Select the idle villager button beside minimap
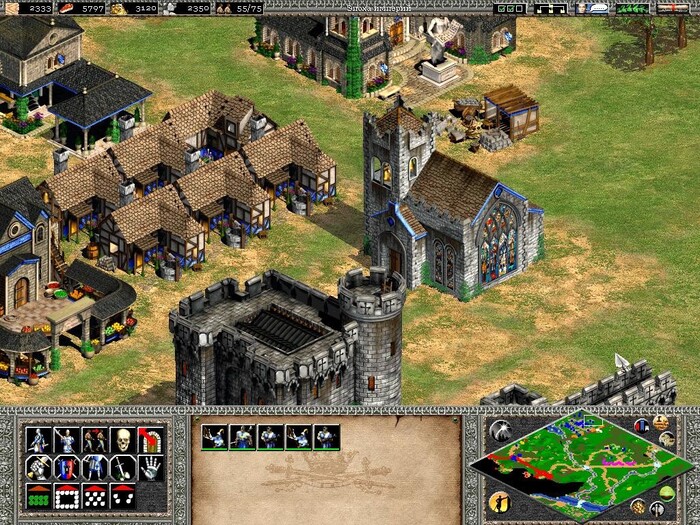 pos(498,501)
